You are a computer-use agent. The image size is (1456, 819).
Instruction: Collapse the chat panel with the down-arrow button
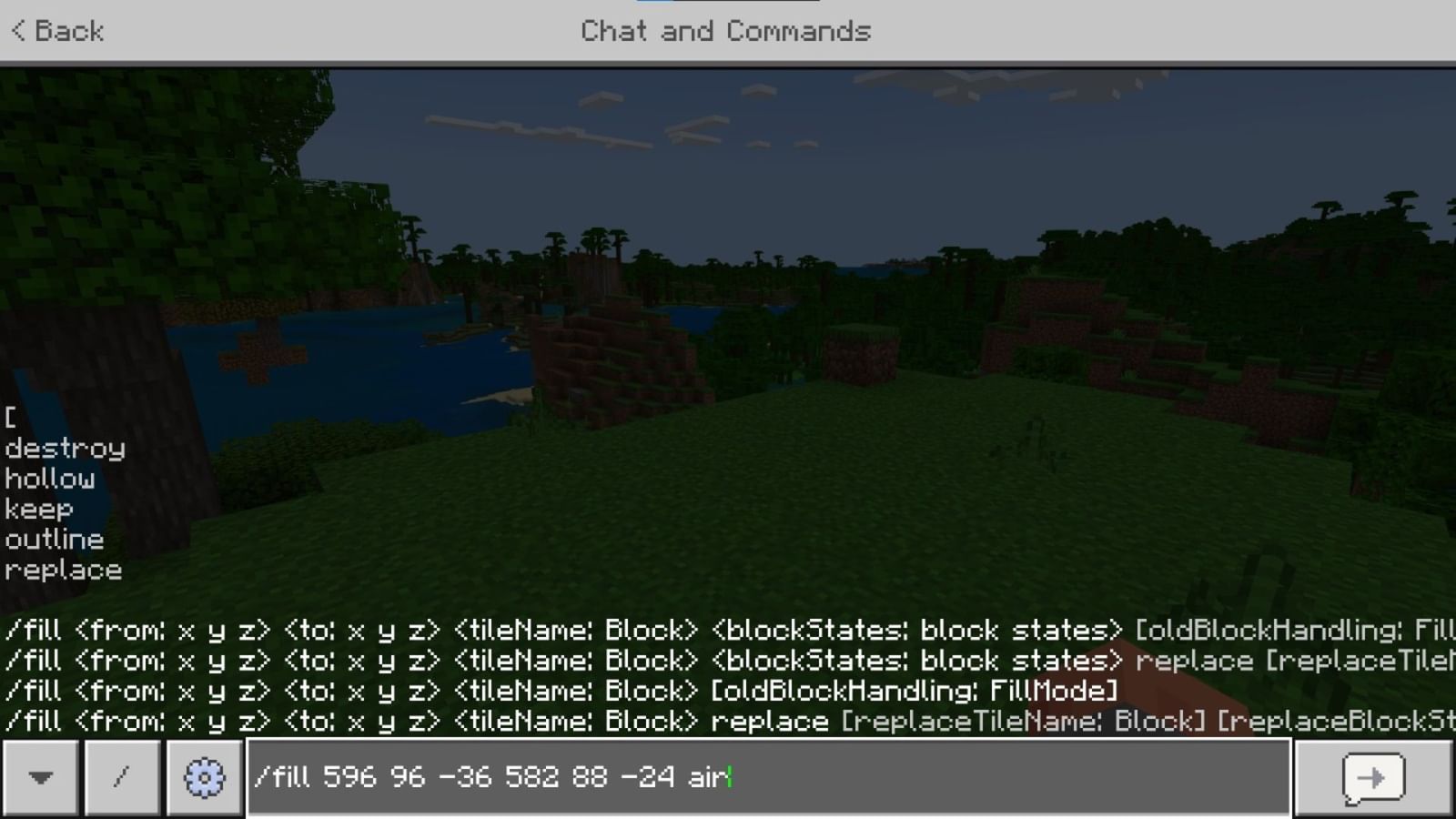coord(41,778)
